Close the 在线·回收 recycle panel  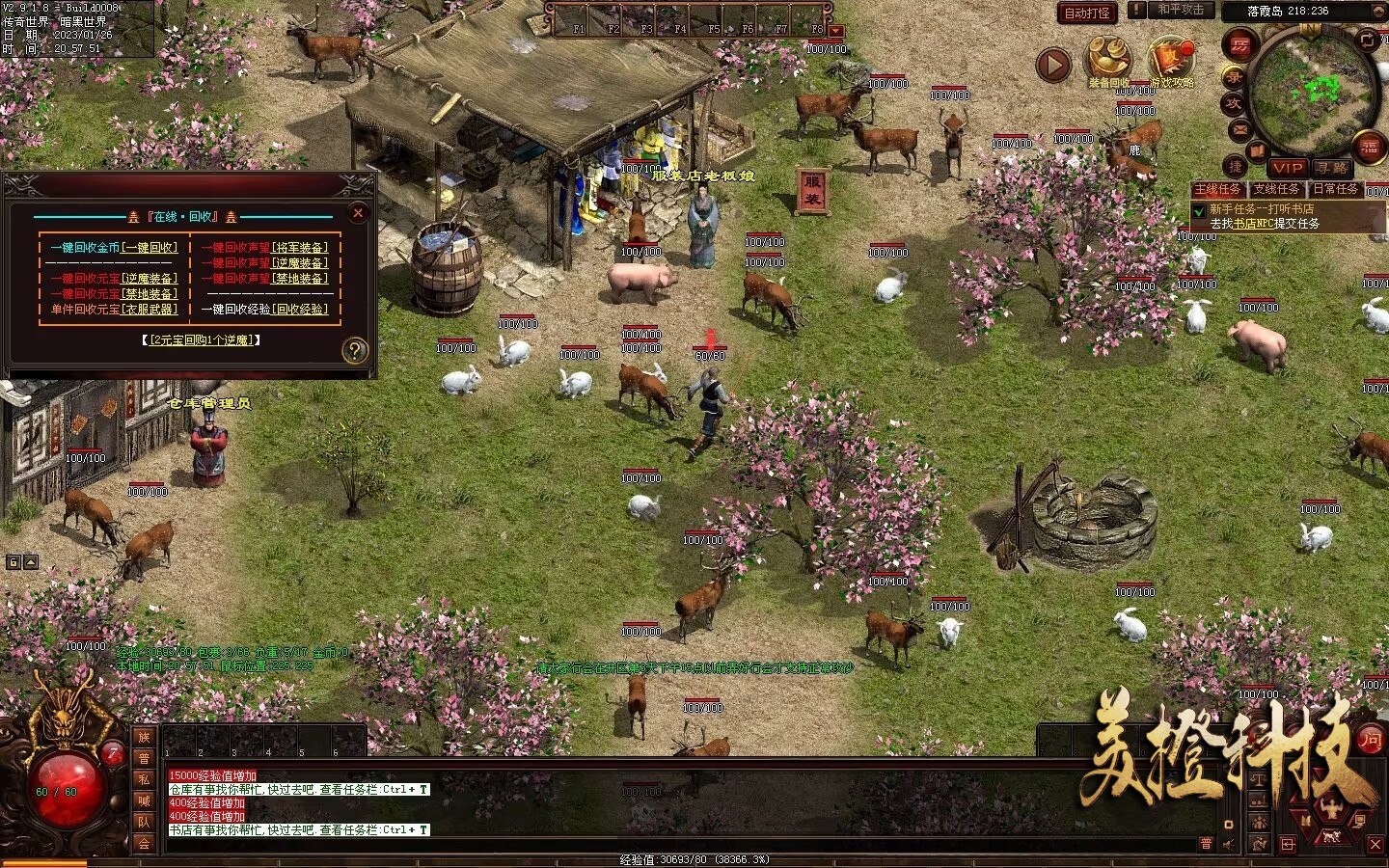coord(358,213)
